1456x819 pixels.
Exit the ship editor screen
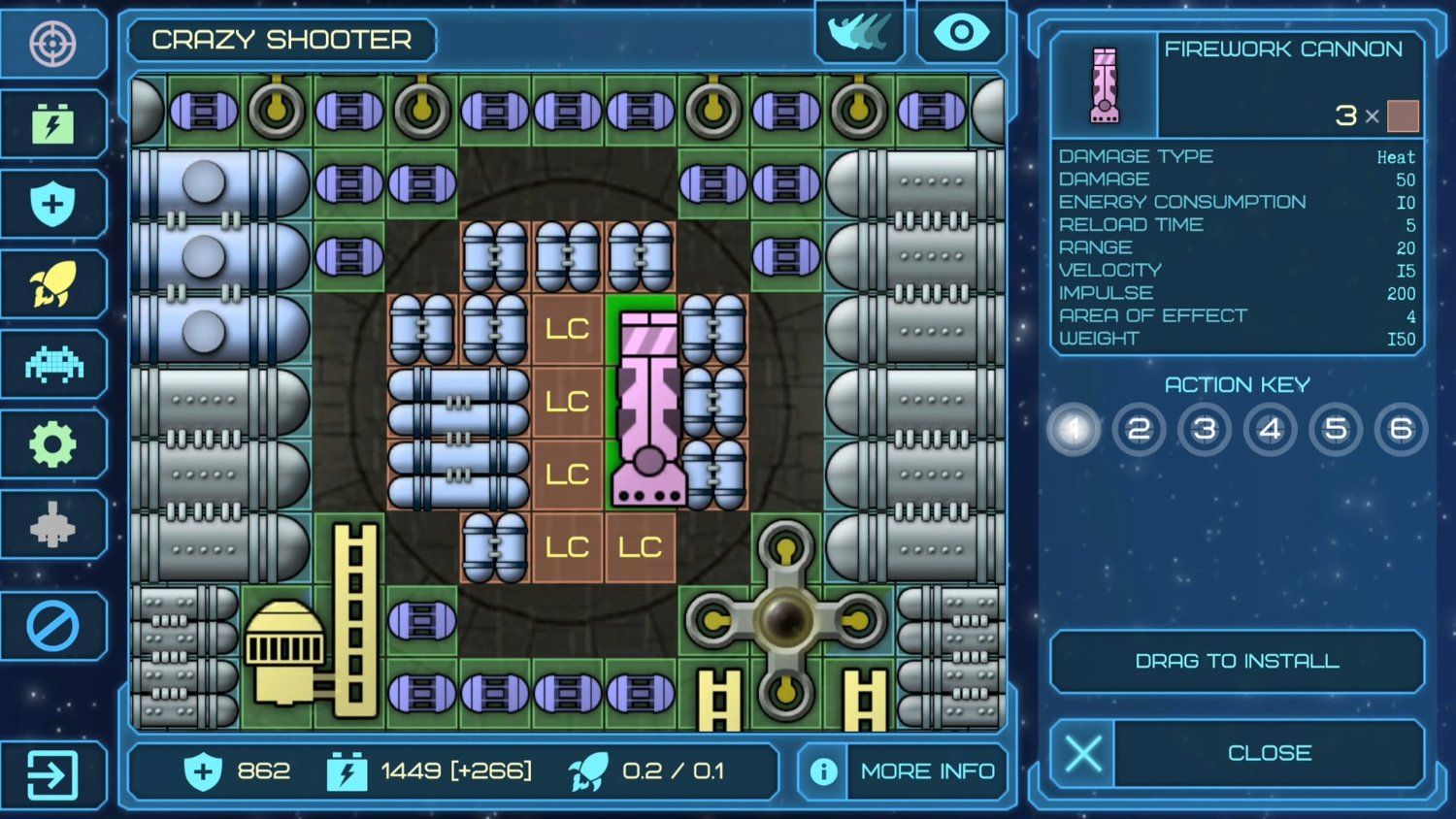pyautogui.click(x=52, y=775)
